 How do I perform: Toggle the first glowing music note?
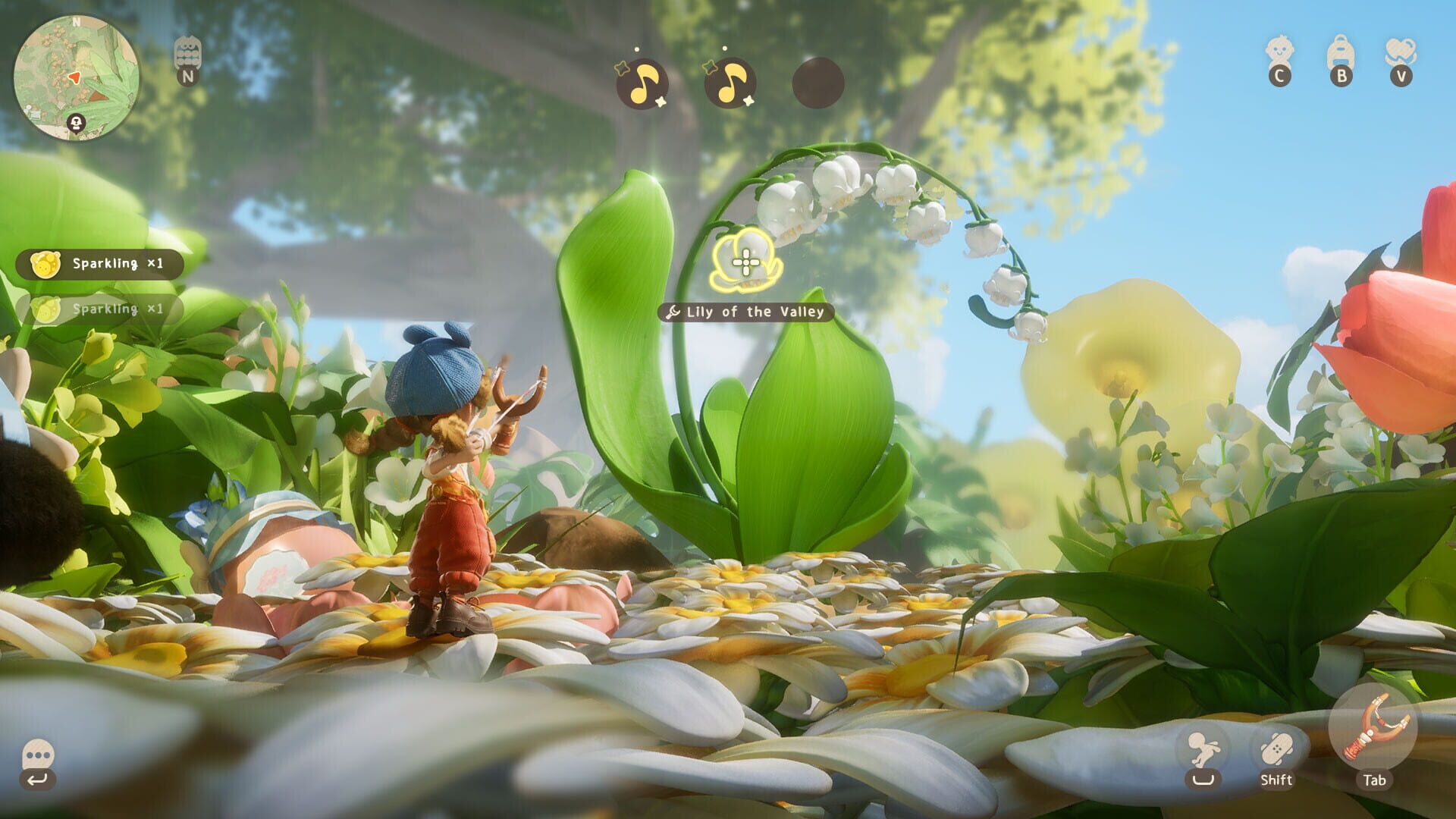pyautogui.click(x=641, y=83)
